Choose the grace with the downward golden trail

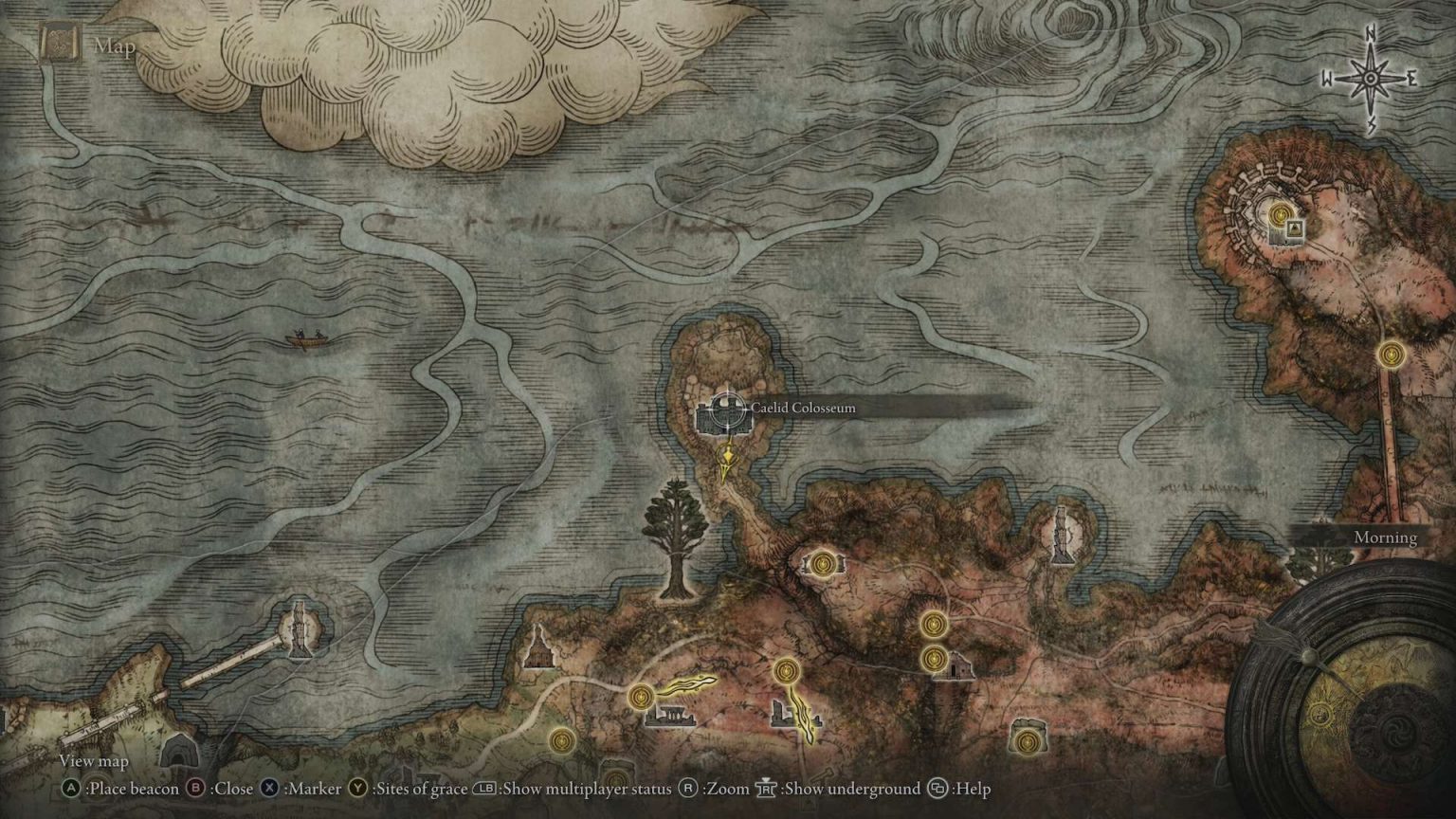(786, 672)
